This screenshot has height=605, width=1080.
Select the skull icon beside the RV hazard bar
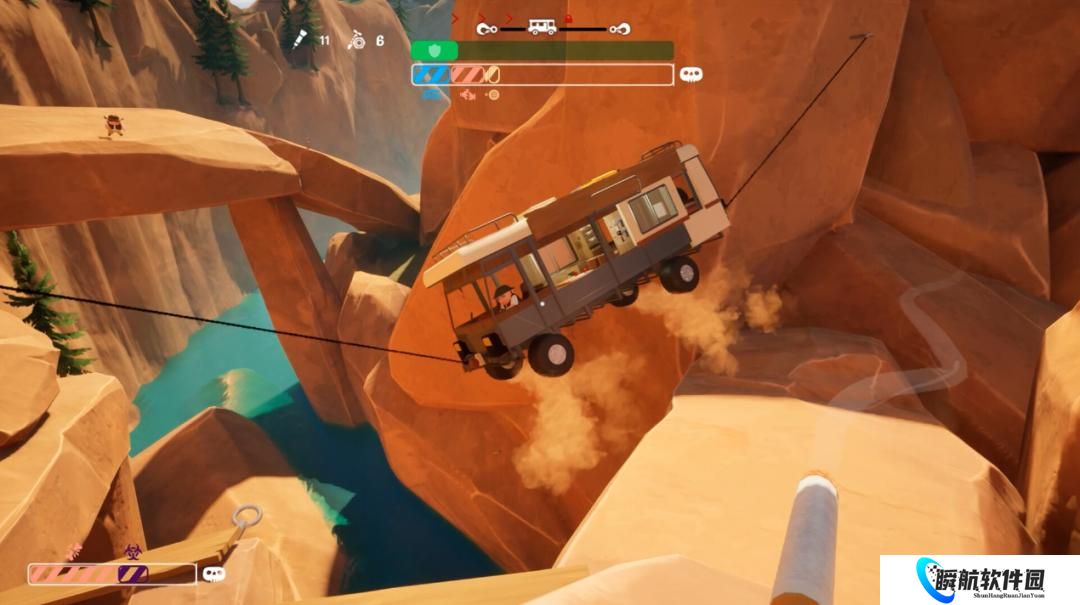[690, 74]
